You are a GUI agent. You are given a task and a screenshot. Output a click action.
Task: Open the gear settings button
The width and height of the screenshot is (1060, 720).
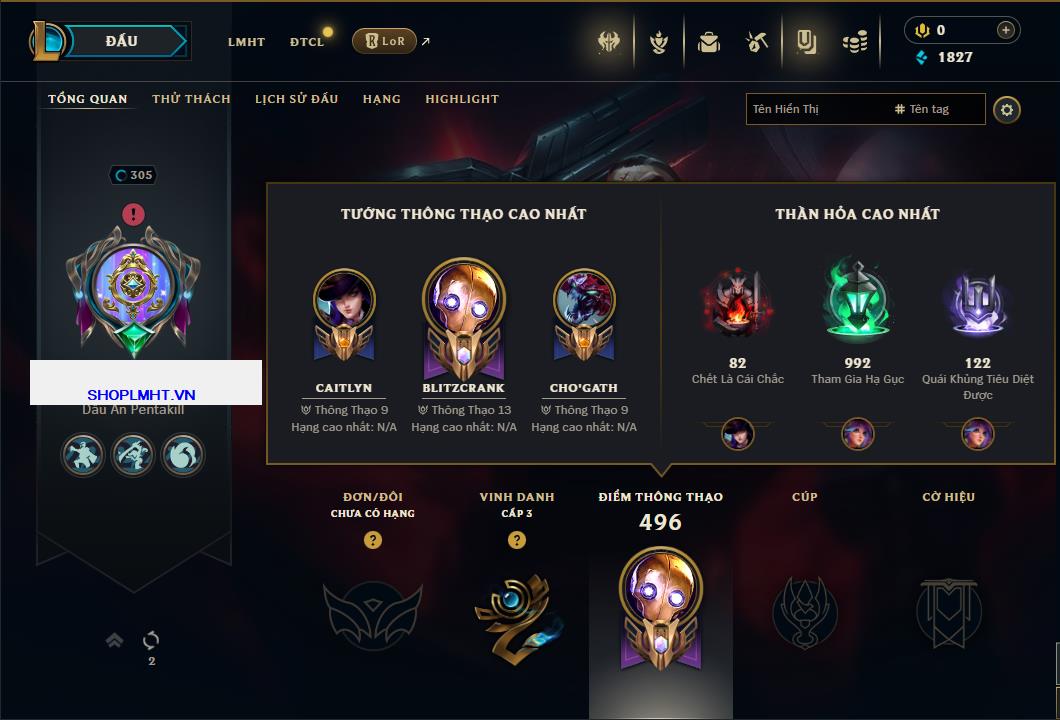[1007, 109]
